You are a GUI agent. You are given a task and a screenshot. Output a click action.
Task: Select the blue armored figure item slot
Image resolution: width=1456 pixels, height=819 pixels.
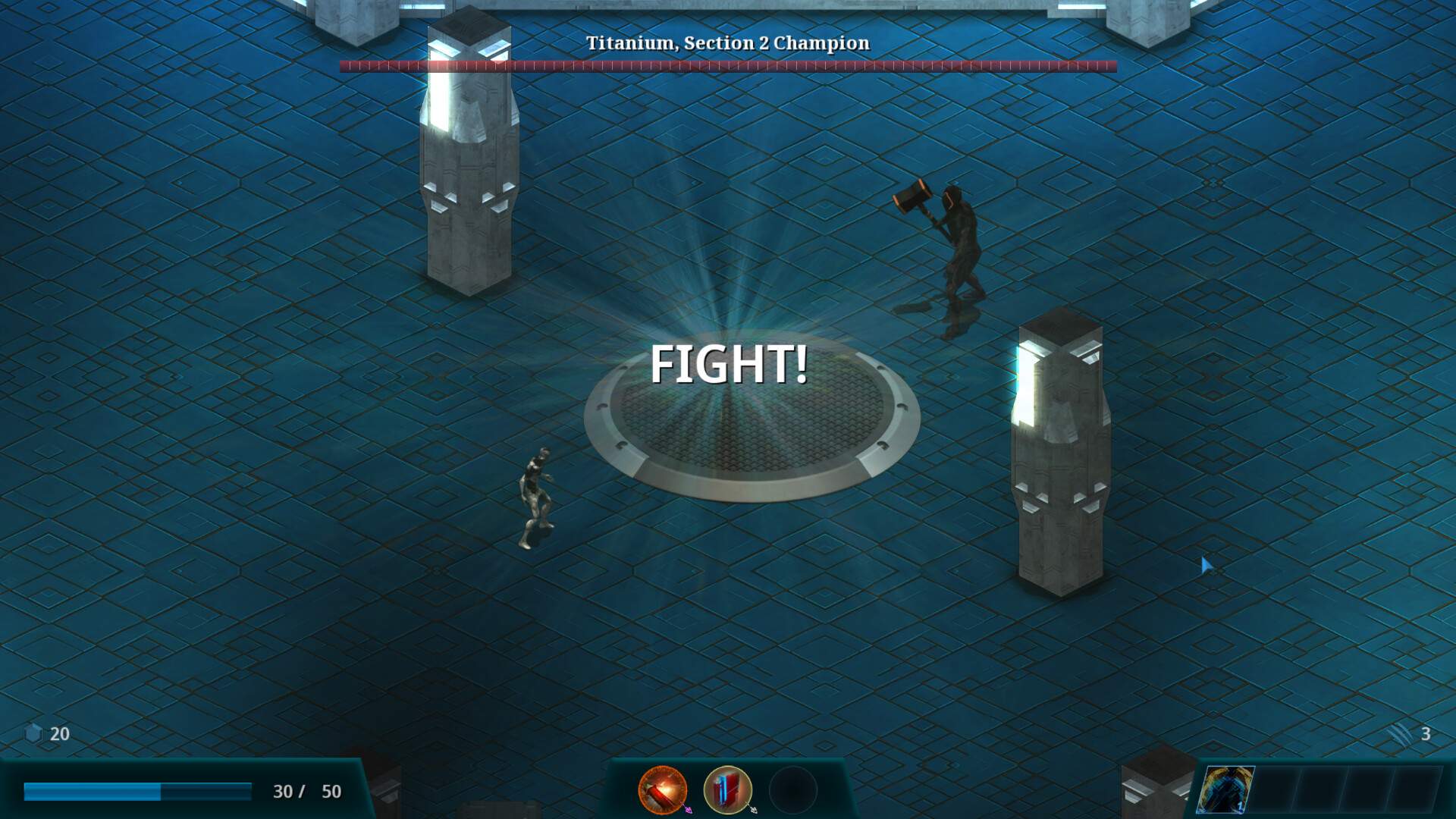click(x=1225, y=790)
